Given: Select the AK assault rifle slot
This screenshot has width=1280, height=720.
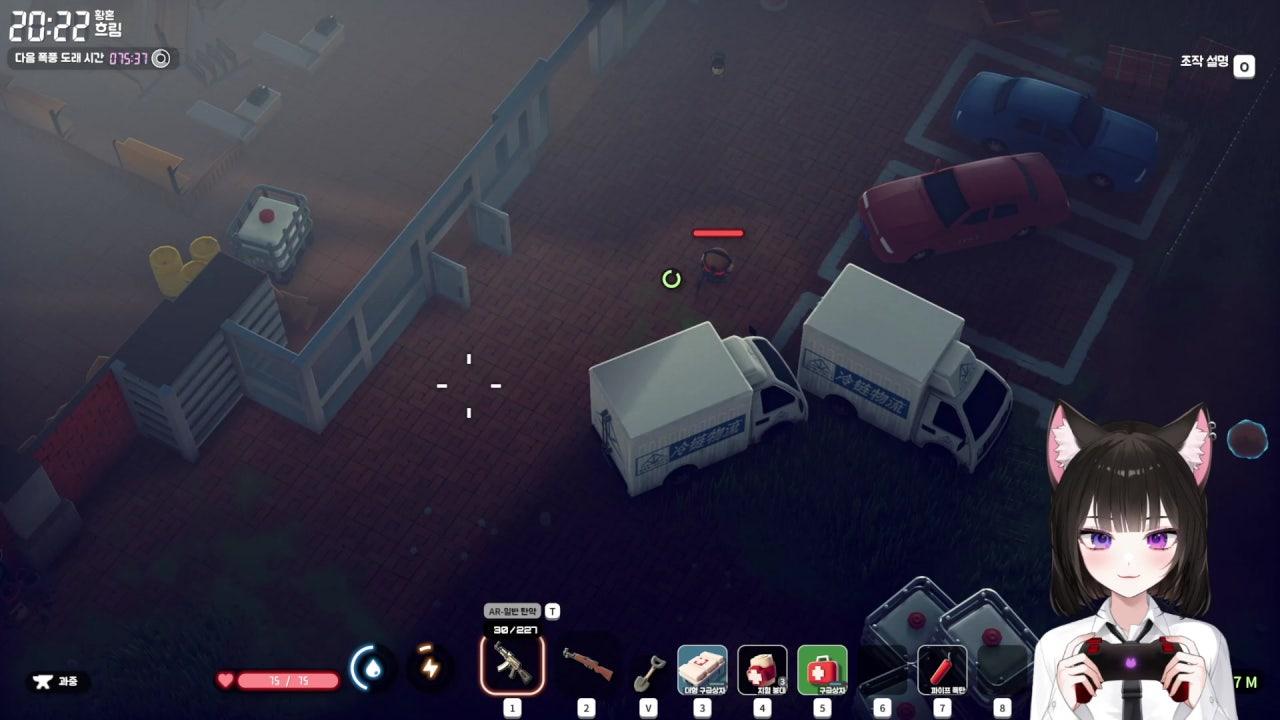Looking at the screenshot, I should [512, 664].
